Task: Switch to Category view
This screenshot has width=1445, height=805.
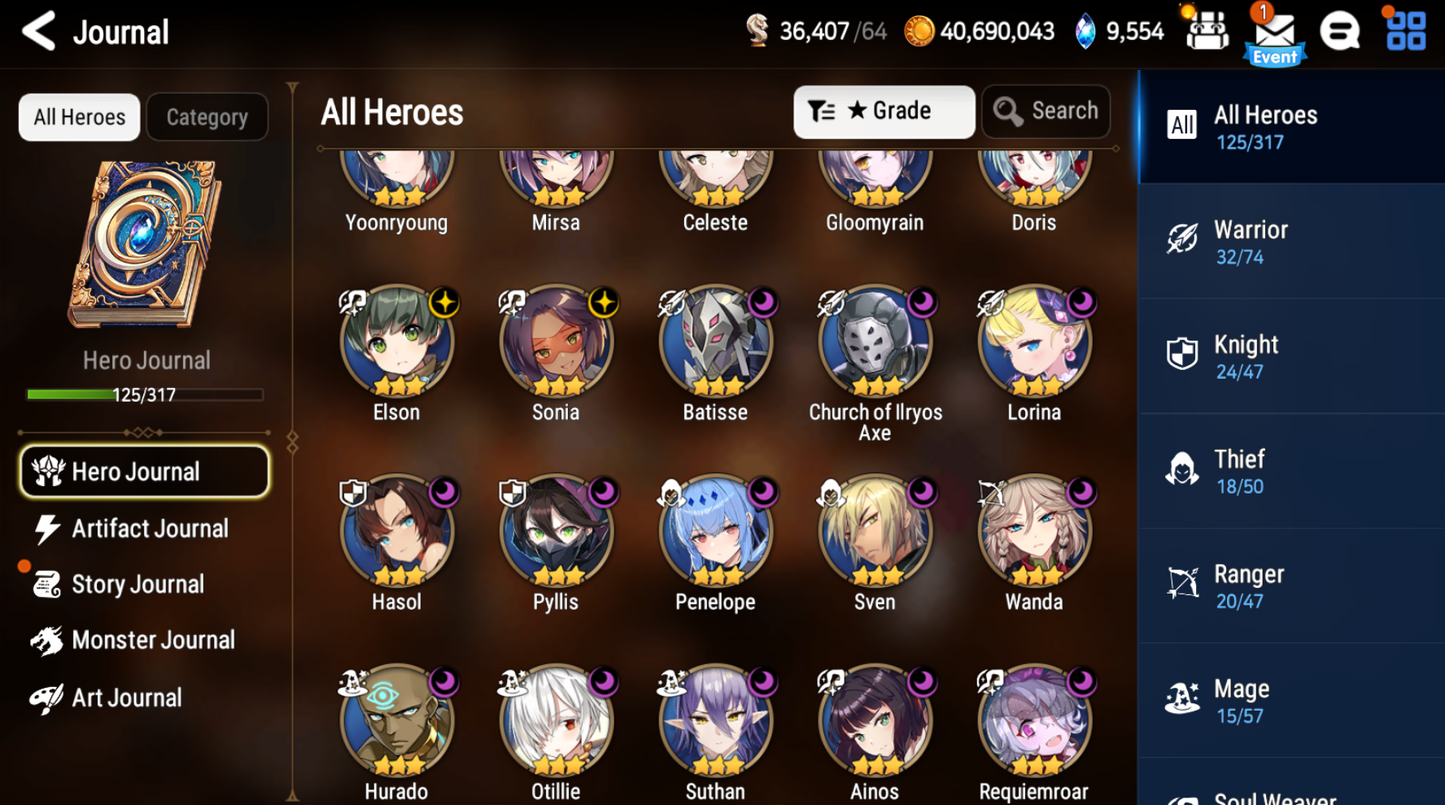Action: (207, 117)
